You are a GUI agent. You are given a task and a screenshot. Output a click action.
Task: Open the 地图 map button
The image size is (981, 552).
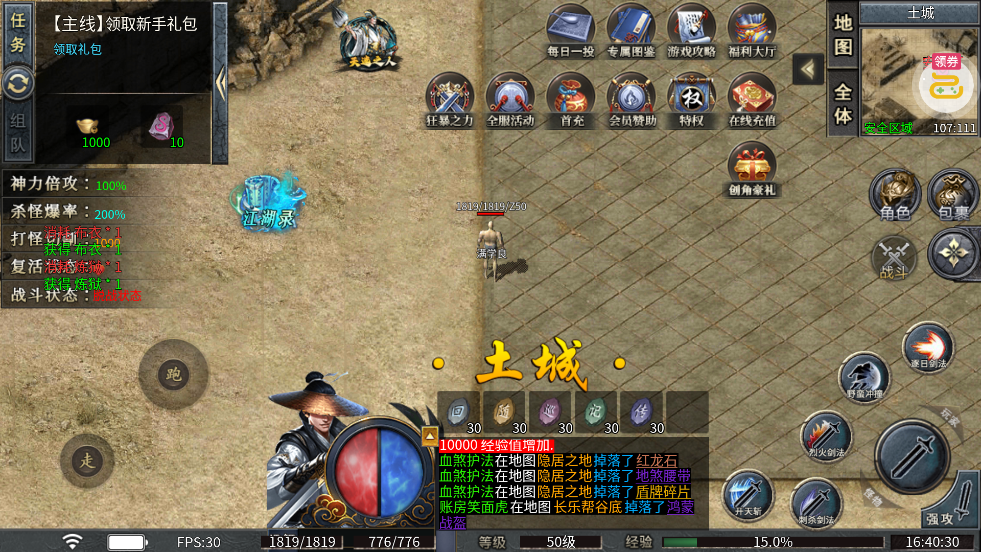coord(843,34)
